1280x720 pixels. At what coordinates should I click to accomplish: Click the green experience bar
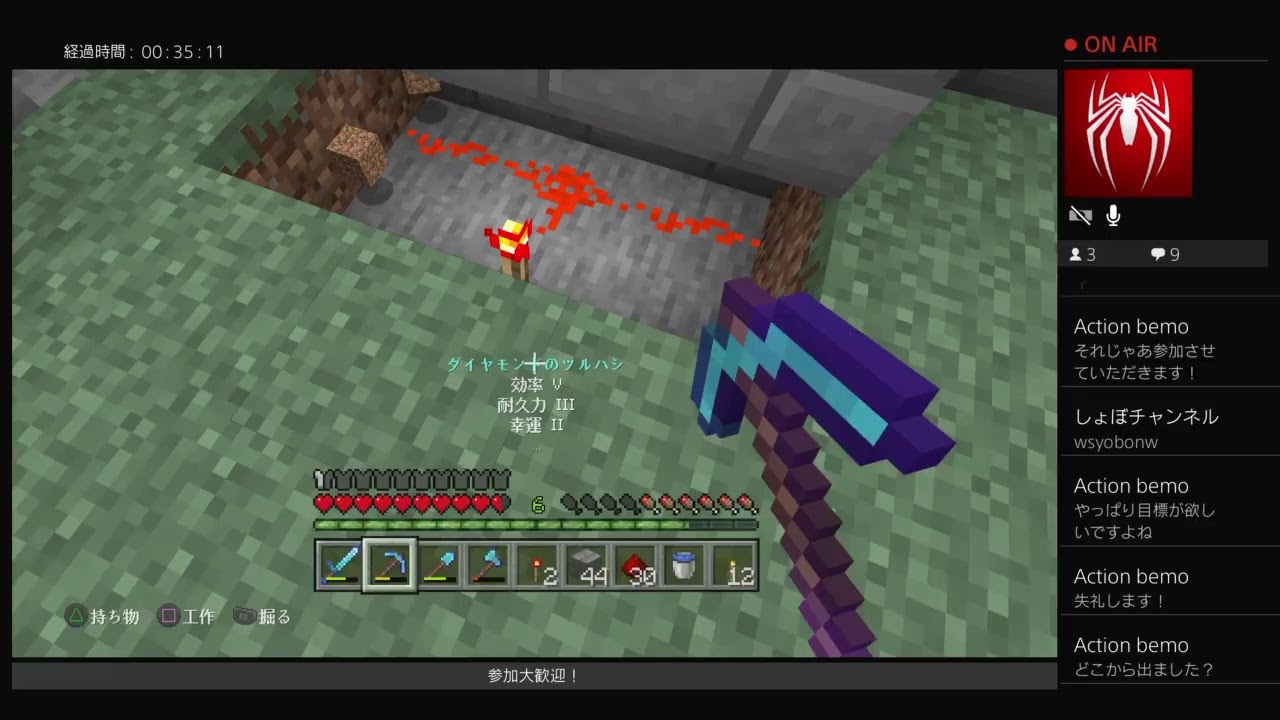pos(537,522)
